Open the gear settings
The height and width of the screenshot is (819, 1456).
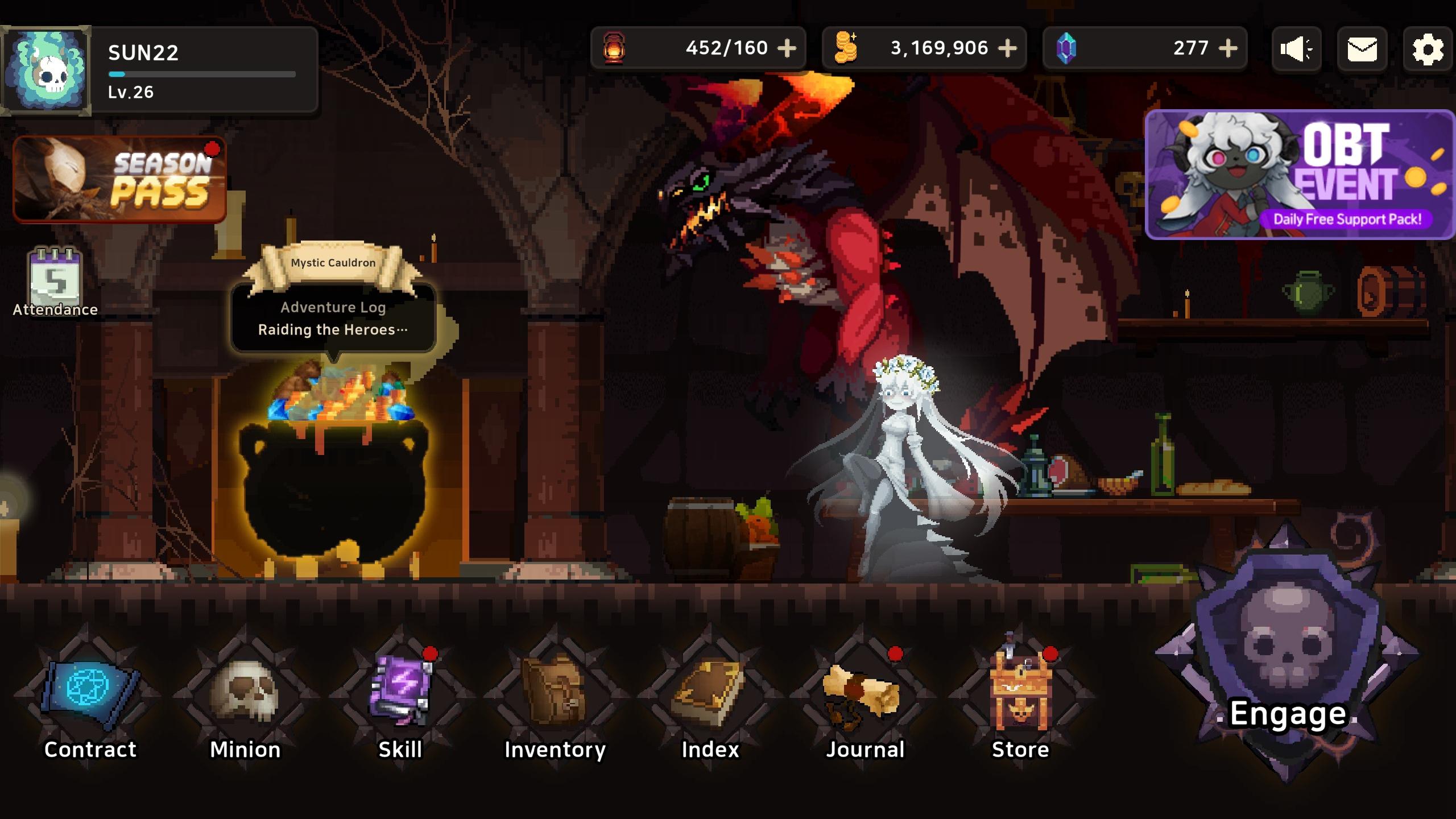[x=1428, y=49]
